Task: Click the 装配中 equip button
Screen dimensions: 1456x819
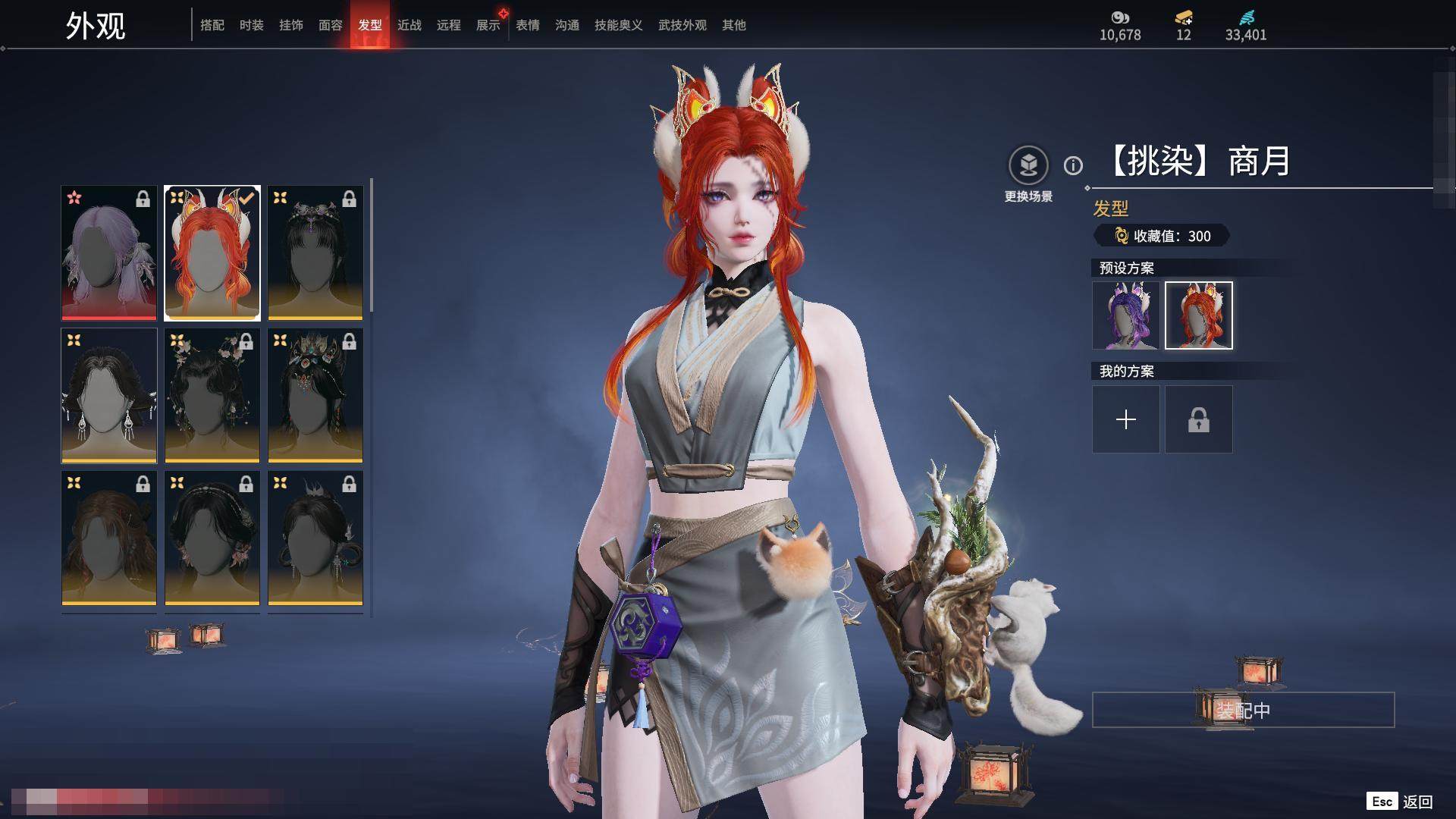Action: (1243, 710)
